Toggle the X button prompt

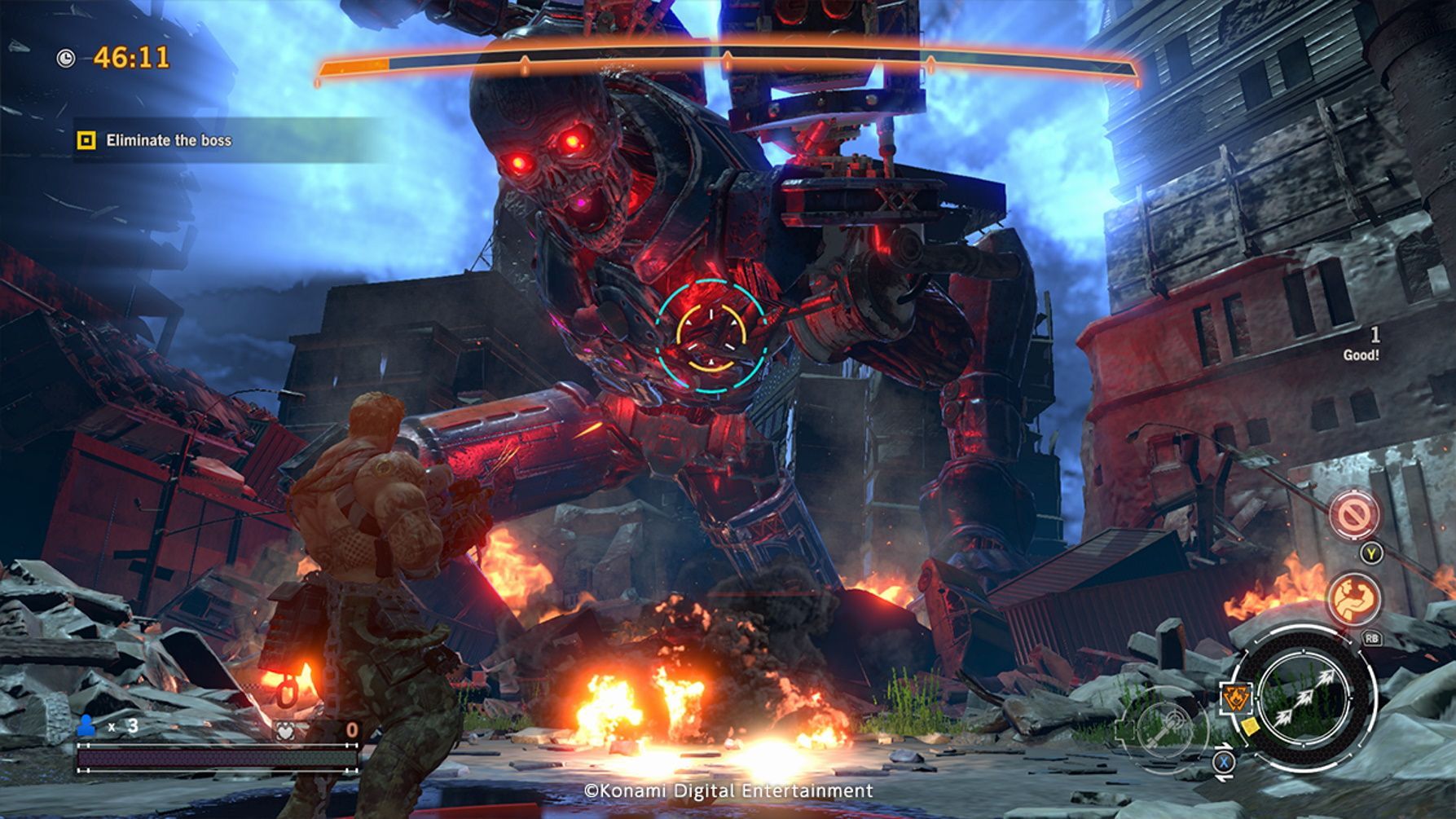click(x=1225, y=764)
